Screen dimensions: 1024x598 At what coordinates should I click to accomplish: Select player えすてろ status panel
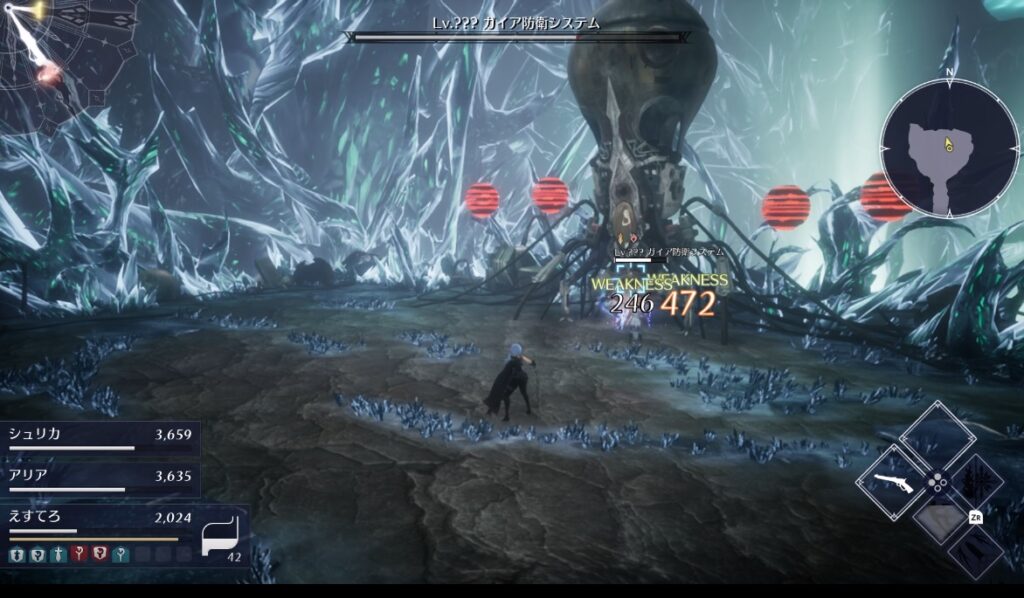[100, 518]
